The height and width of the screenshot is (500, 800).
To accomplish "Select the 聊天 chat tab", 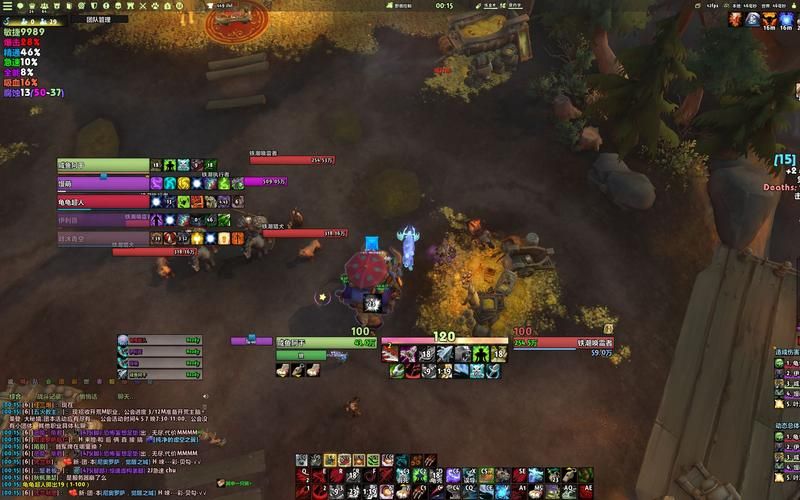I will coord(122,396).
